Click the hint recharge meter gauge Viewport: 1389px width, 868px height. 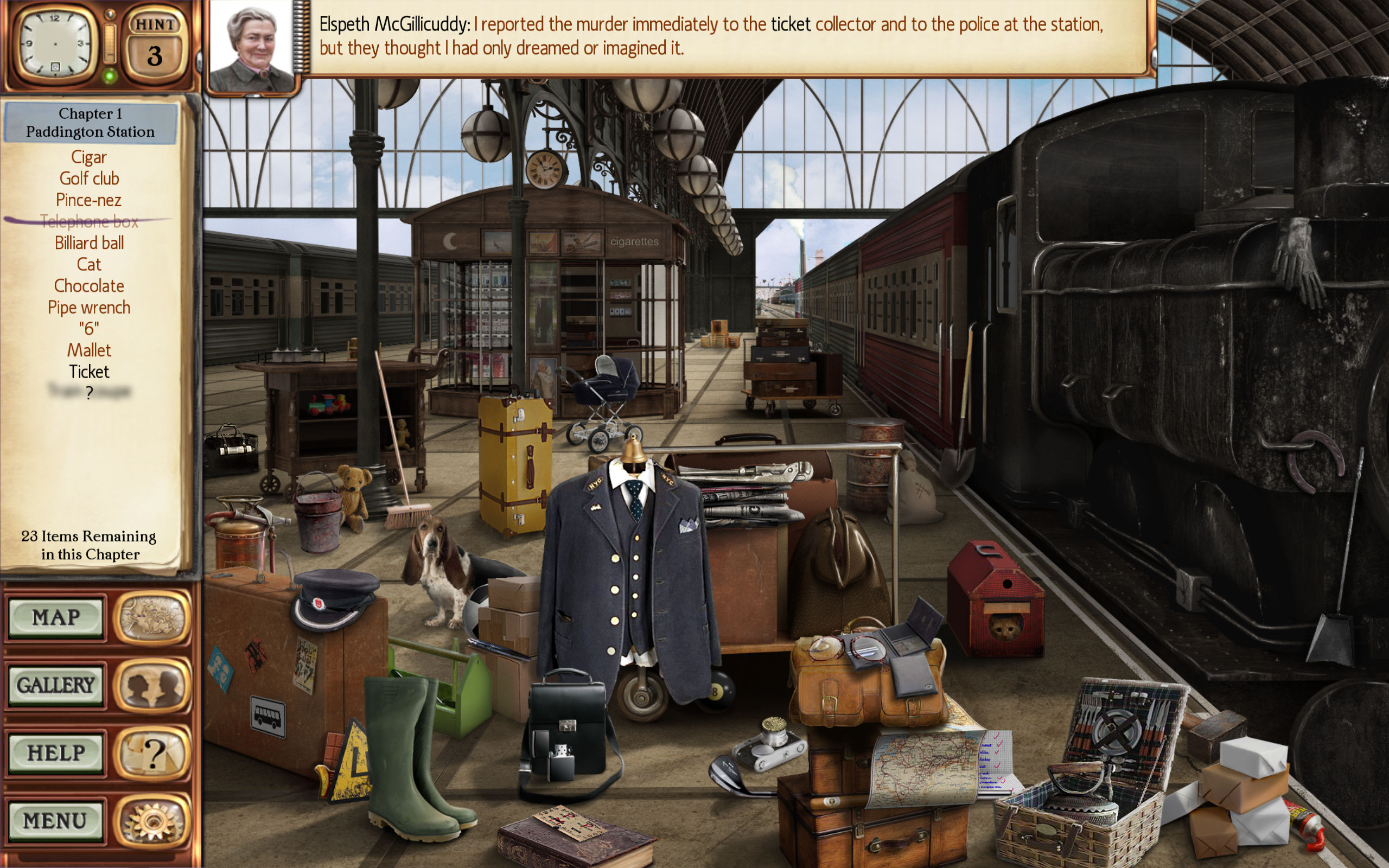109,43
